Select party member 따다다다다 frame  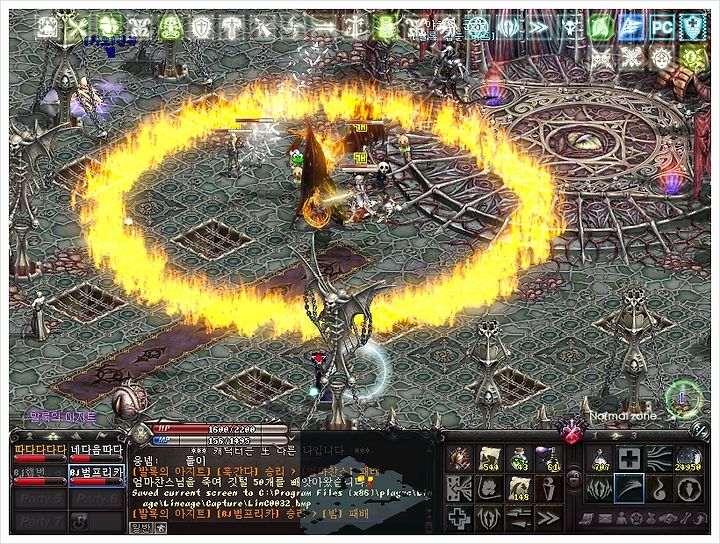pos(38,450)
